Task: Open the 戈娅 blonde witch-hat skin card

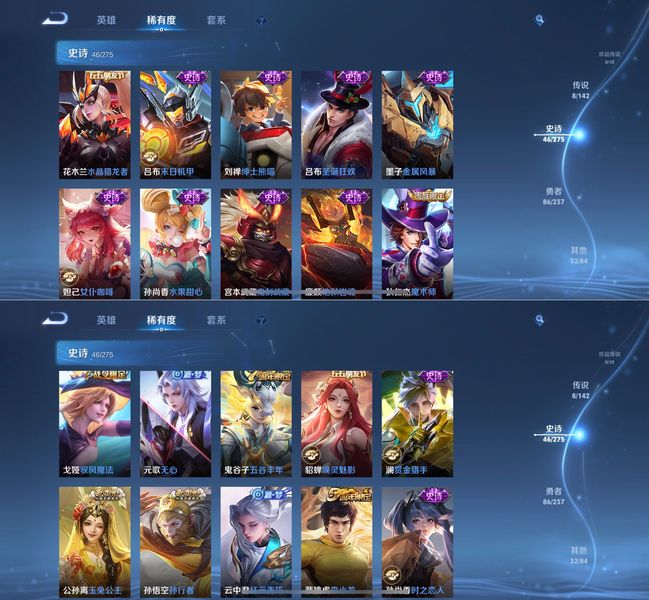Action: (x=94, y=423)
